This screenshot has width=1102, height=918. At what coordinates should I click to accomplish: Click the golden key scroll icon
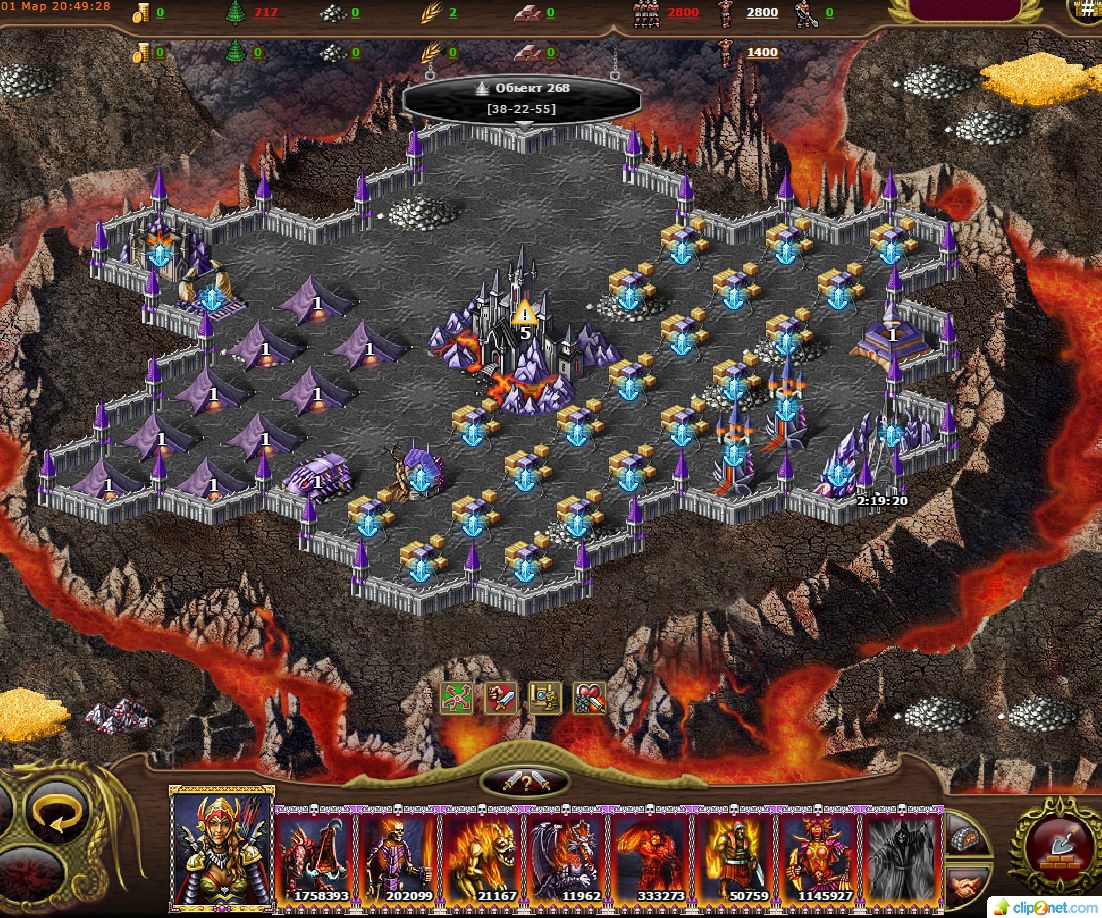pyautogui.click(x=545, y=699)
